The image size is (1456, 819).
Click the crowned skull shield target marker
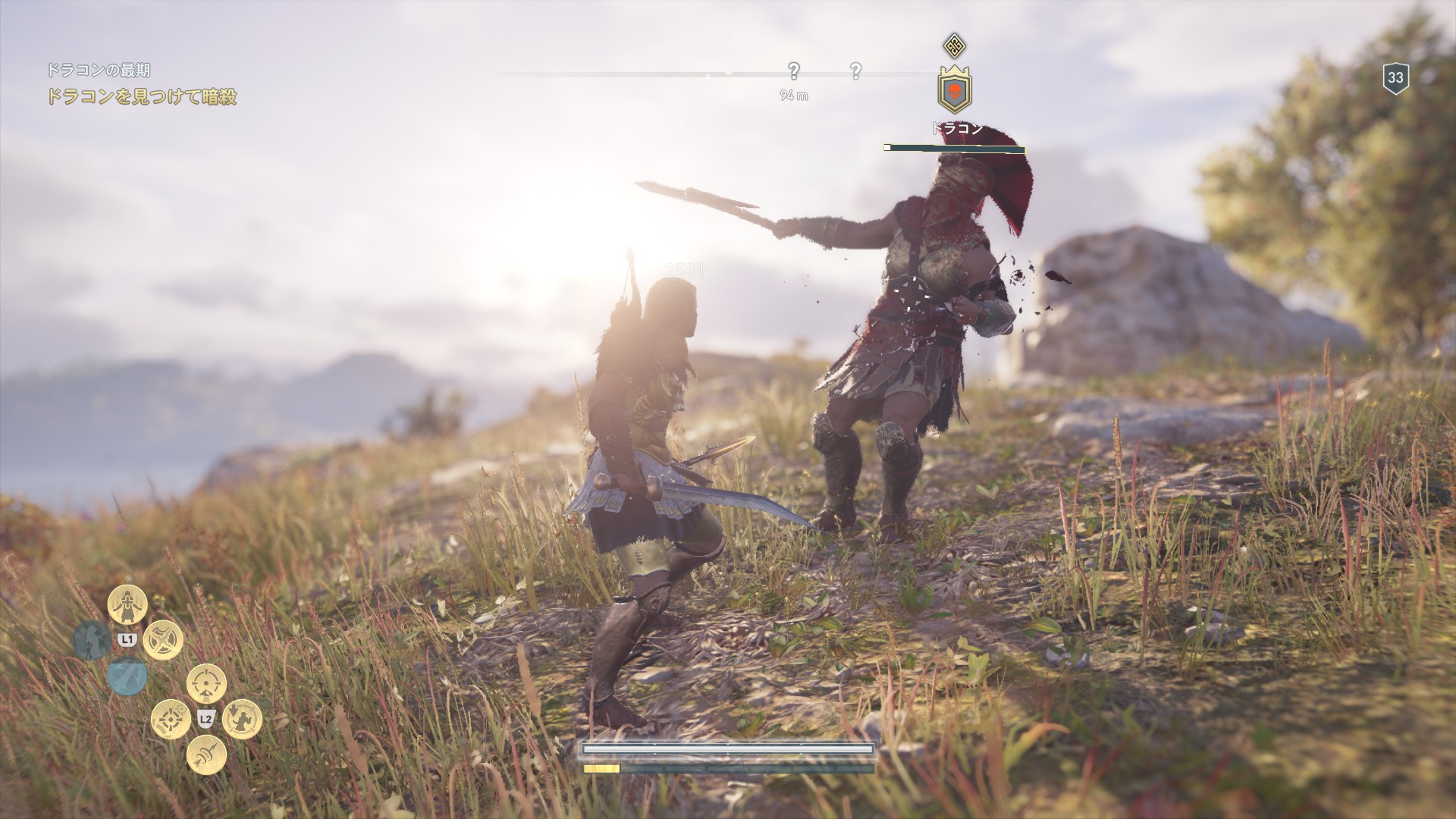[955, 89]
